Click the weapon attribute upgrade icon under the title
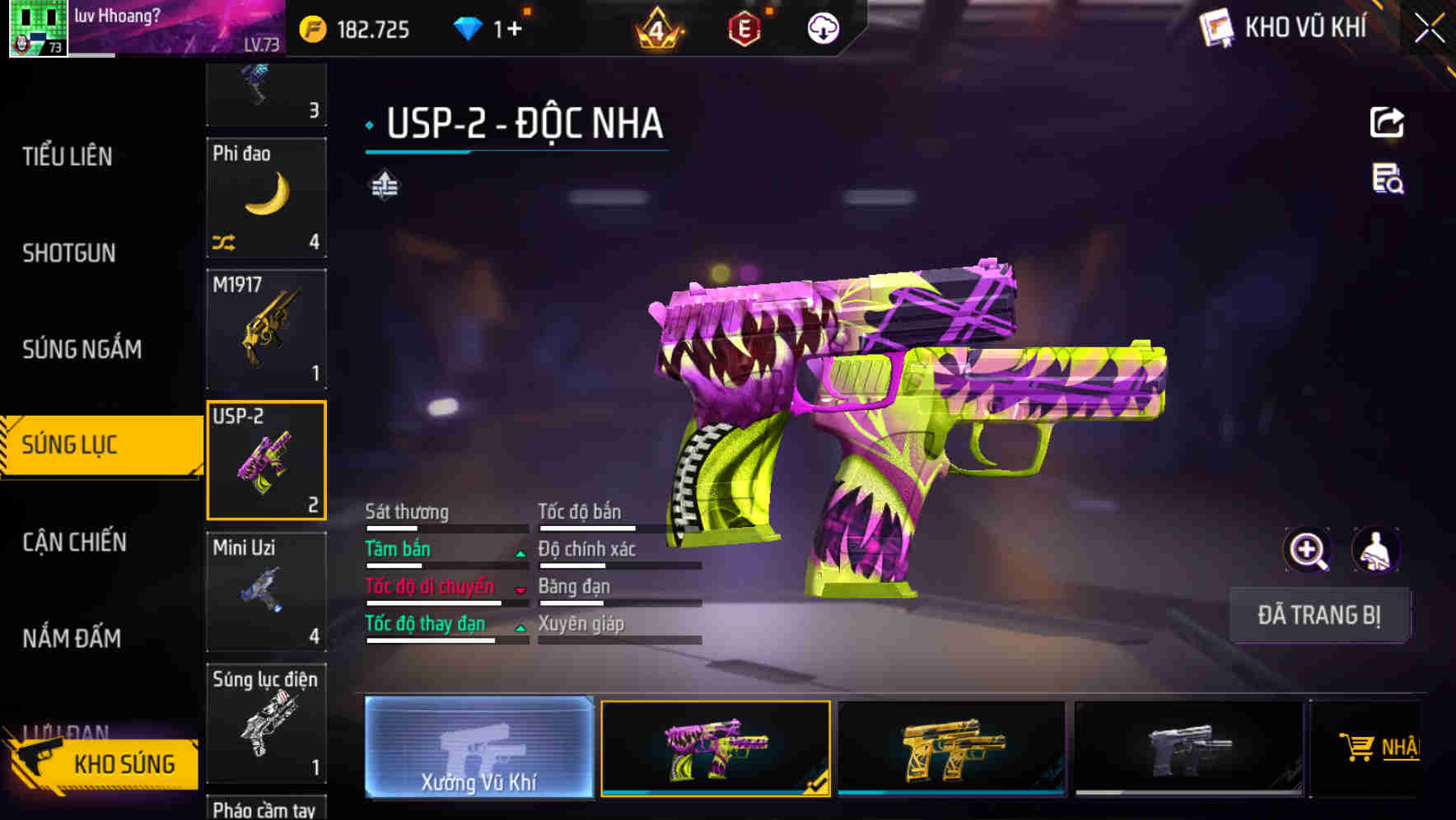Image resolution: width=1456 pixels, height=820 pixels. (385, 186)
